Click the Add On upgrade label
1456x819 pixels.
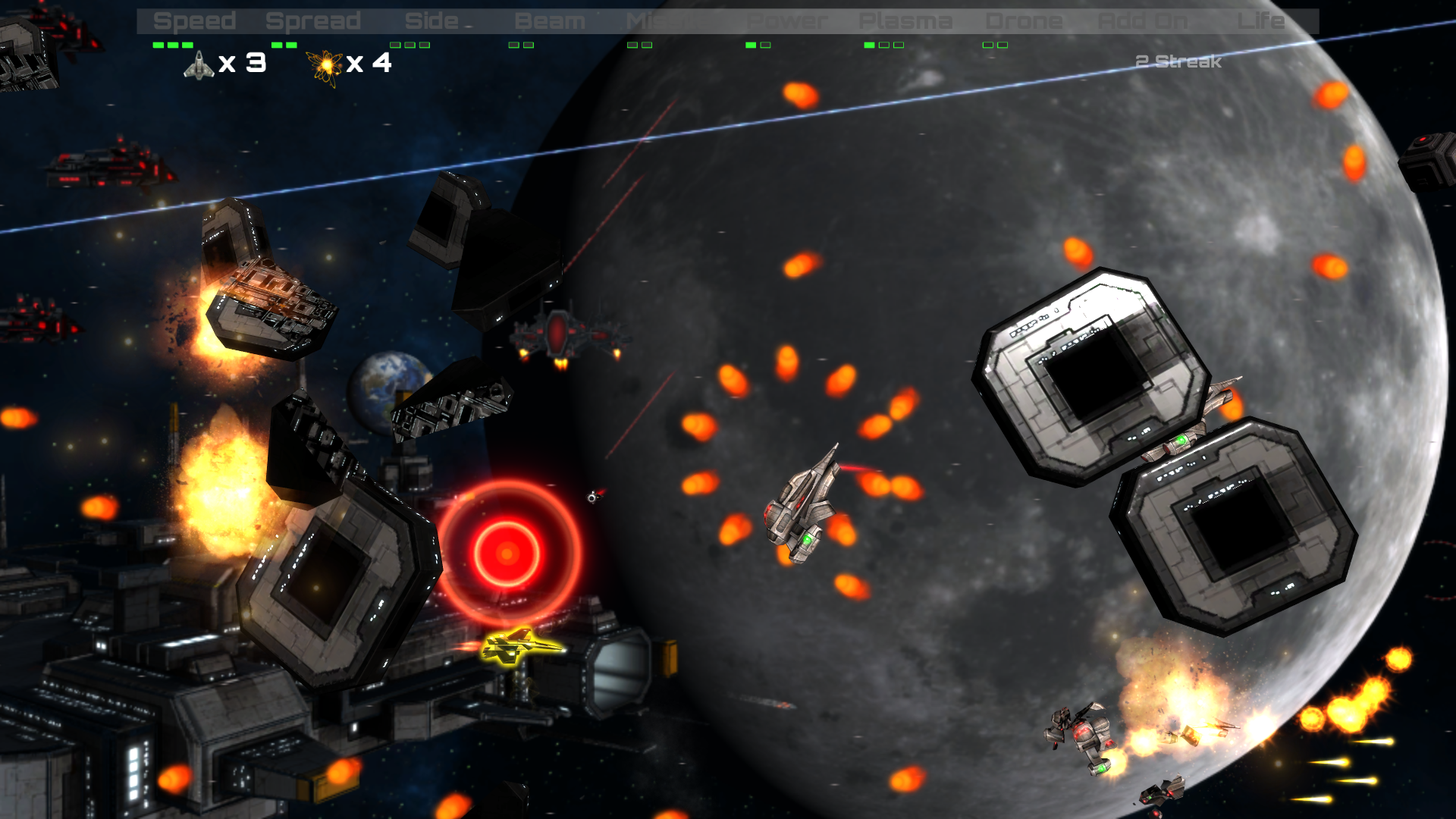pyautogui.click(x=1142, y=20)
